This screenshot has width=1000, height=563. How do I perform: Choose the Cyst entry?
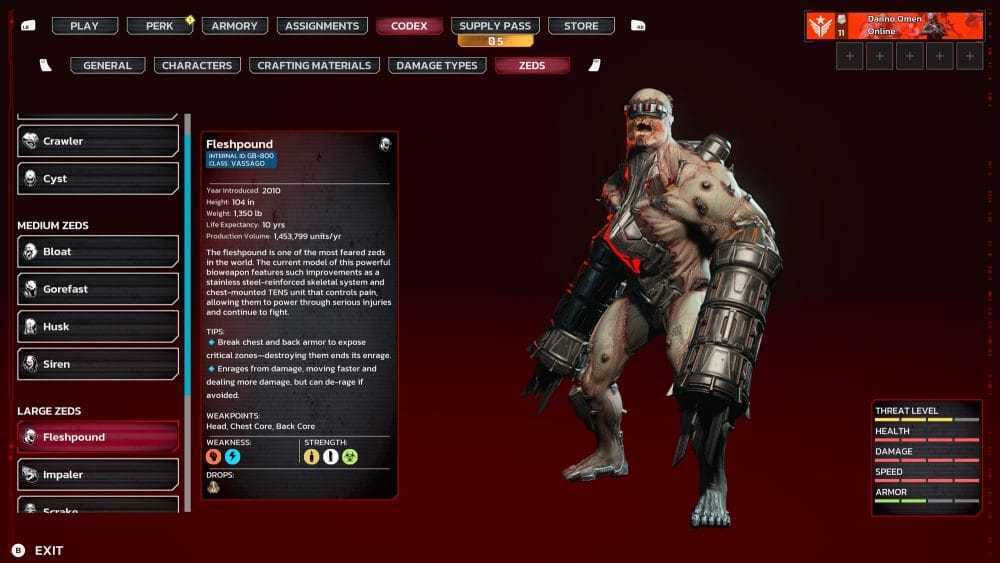[98, 179]
